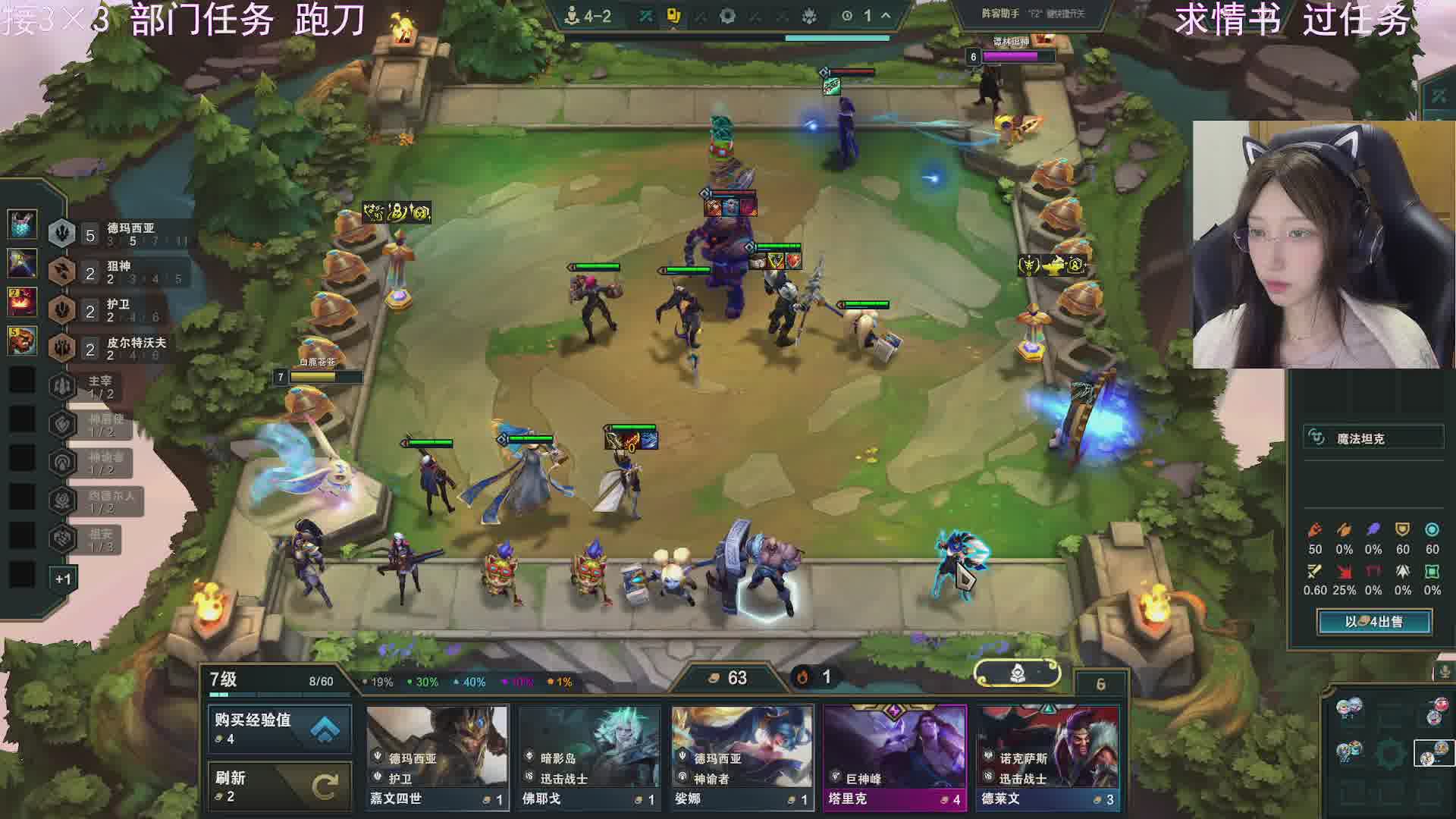1456x819 pixels.
Task: Expand the +1 hidden traits button
Action: (63, 579)
